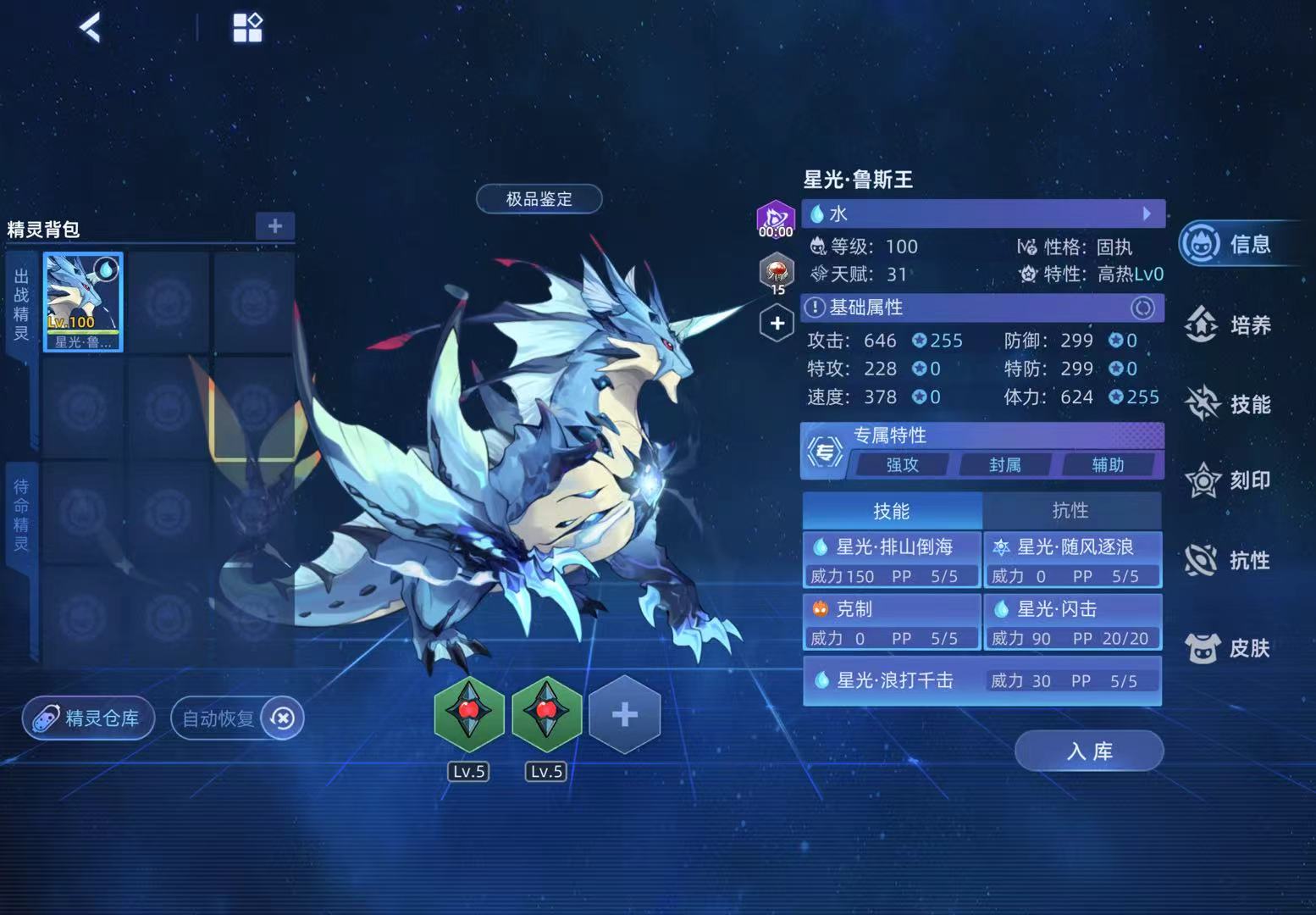Open the 精灵仓库 storage
The width and height of the screenshot is (1316, 915).
click(x=88, y=718)
